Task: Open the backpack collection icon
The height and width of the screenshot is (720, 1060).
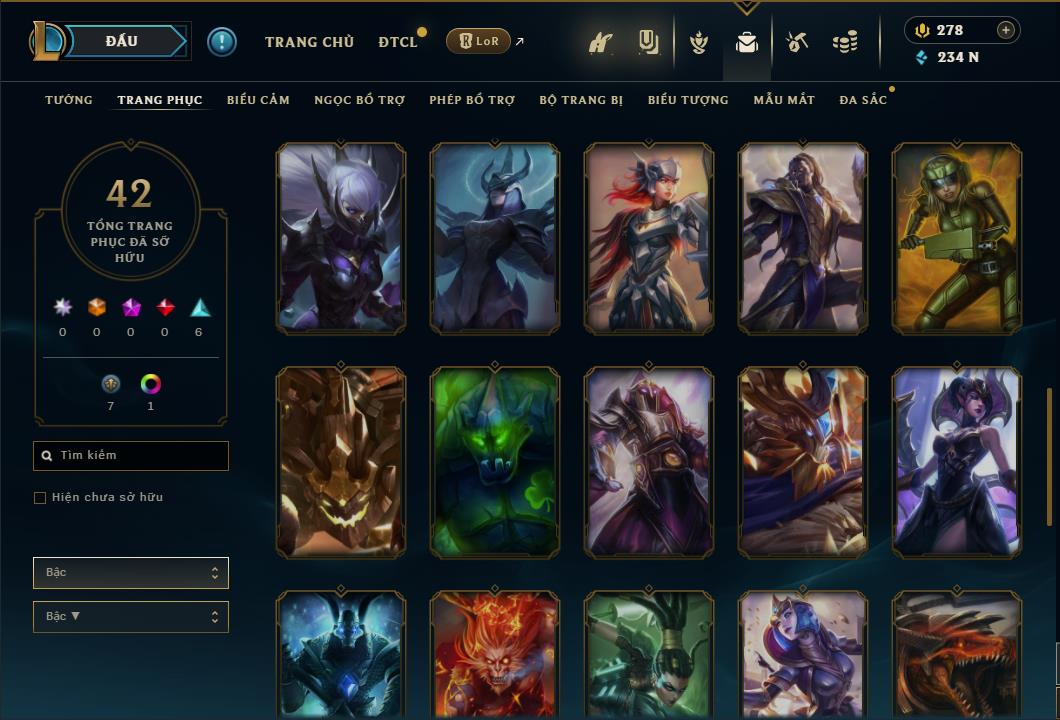Action: click(746, 43)
